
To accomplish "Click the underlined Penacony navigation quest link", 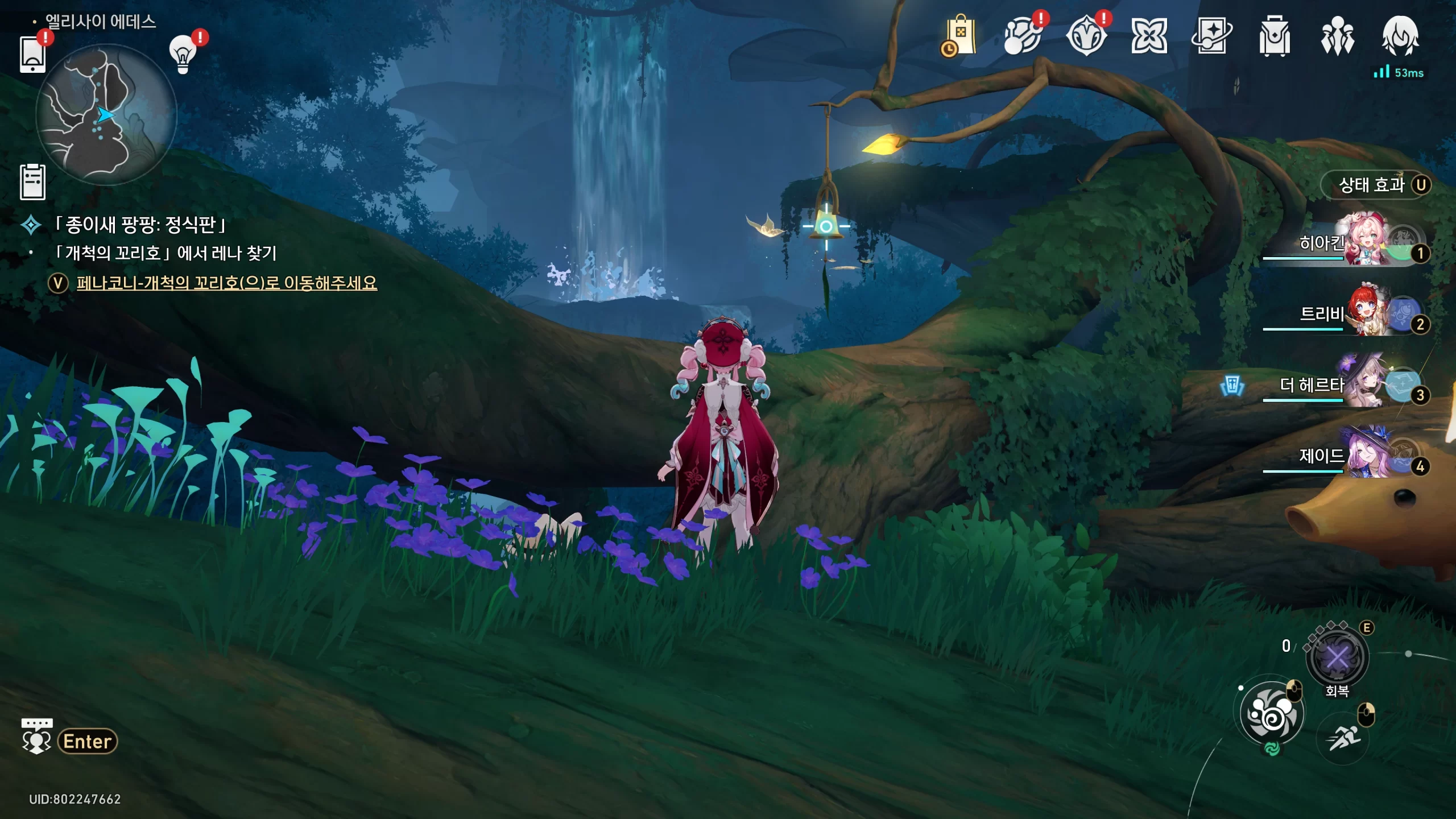I will (226, 283).
